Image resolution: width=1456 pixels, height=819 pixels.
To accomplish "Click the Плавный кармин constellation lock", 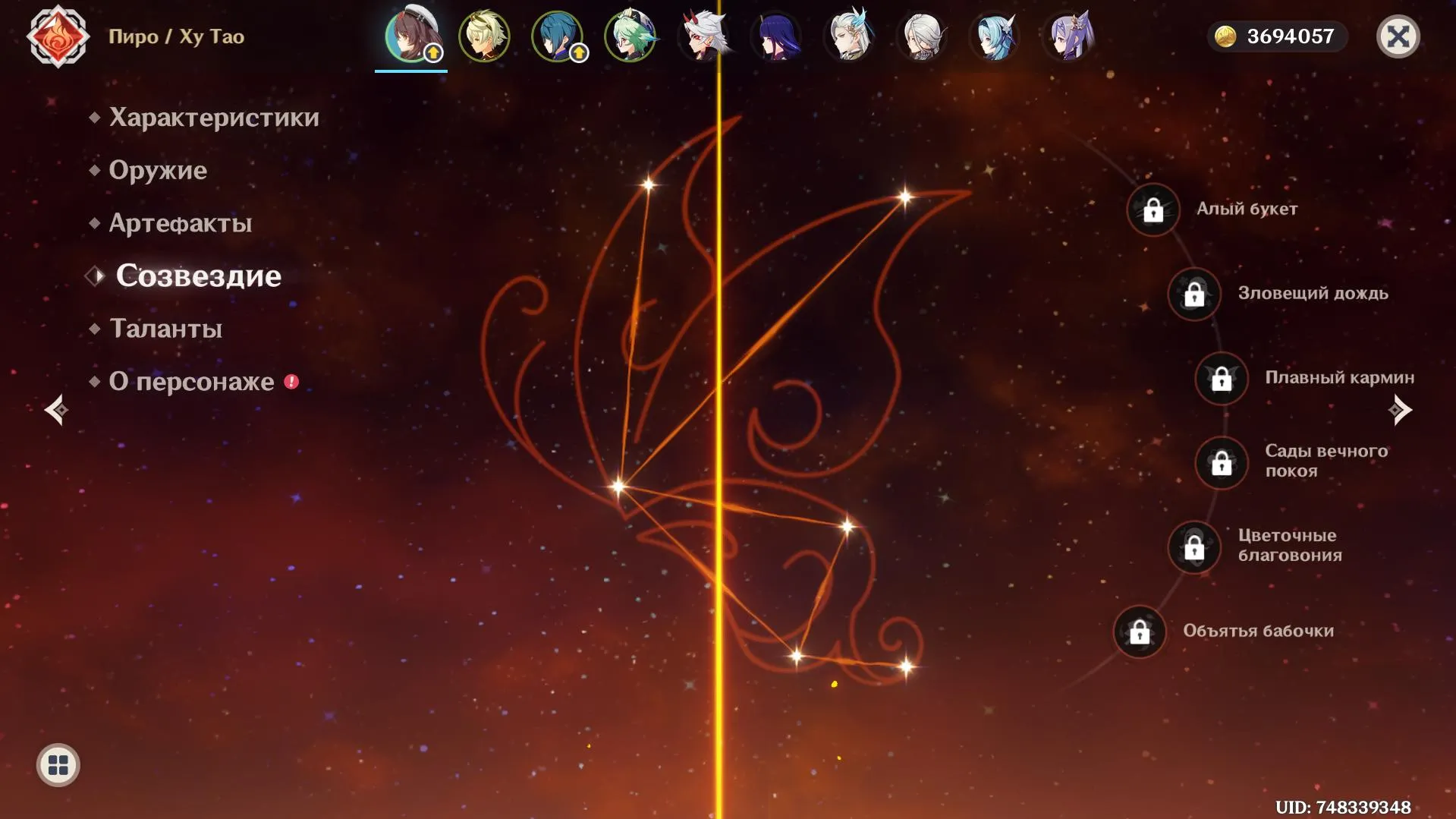I will (x=1222, y=379).
